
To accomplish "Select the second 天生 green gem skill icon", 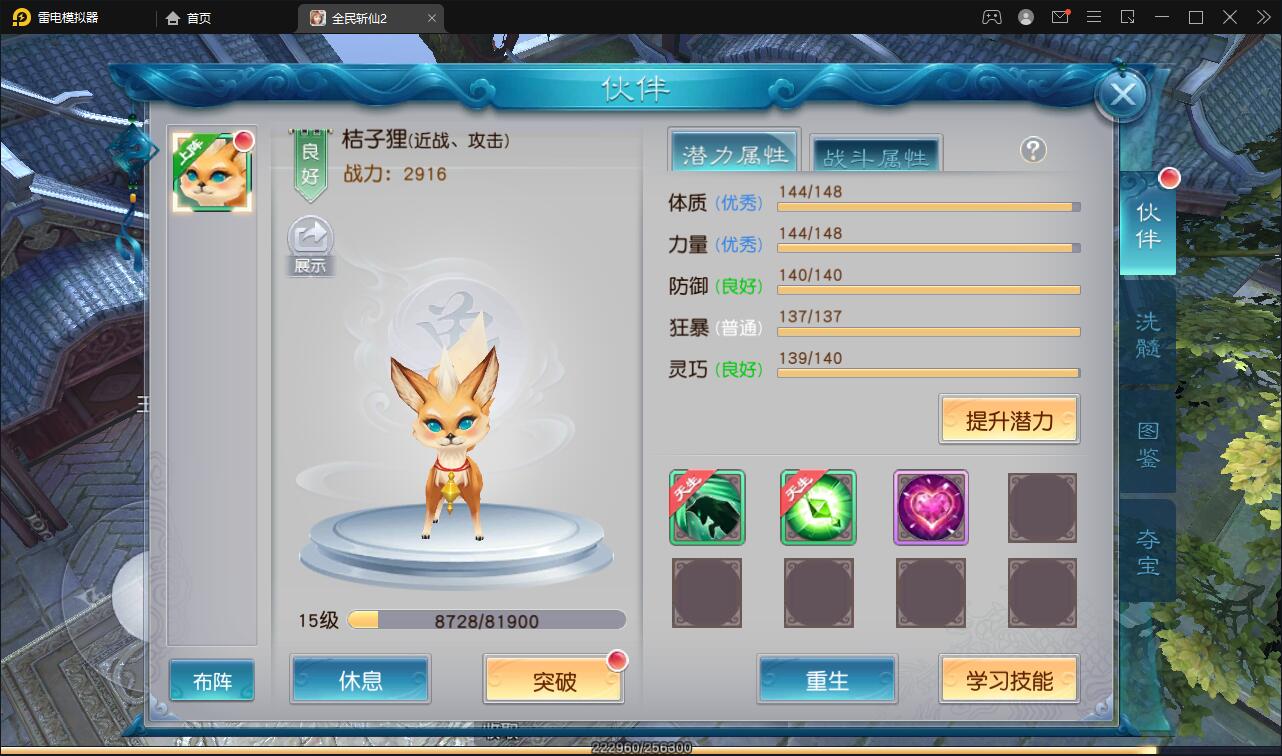I will (x=819, y=508).
